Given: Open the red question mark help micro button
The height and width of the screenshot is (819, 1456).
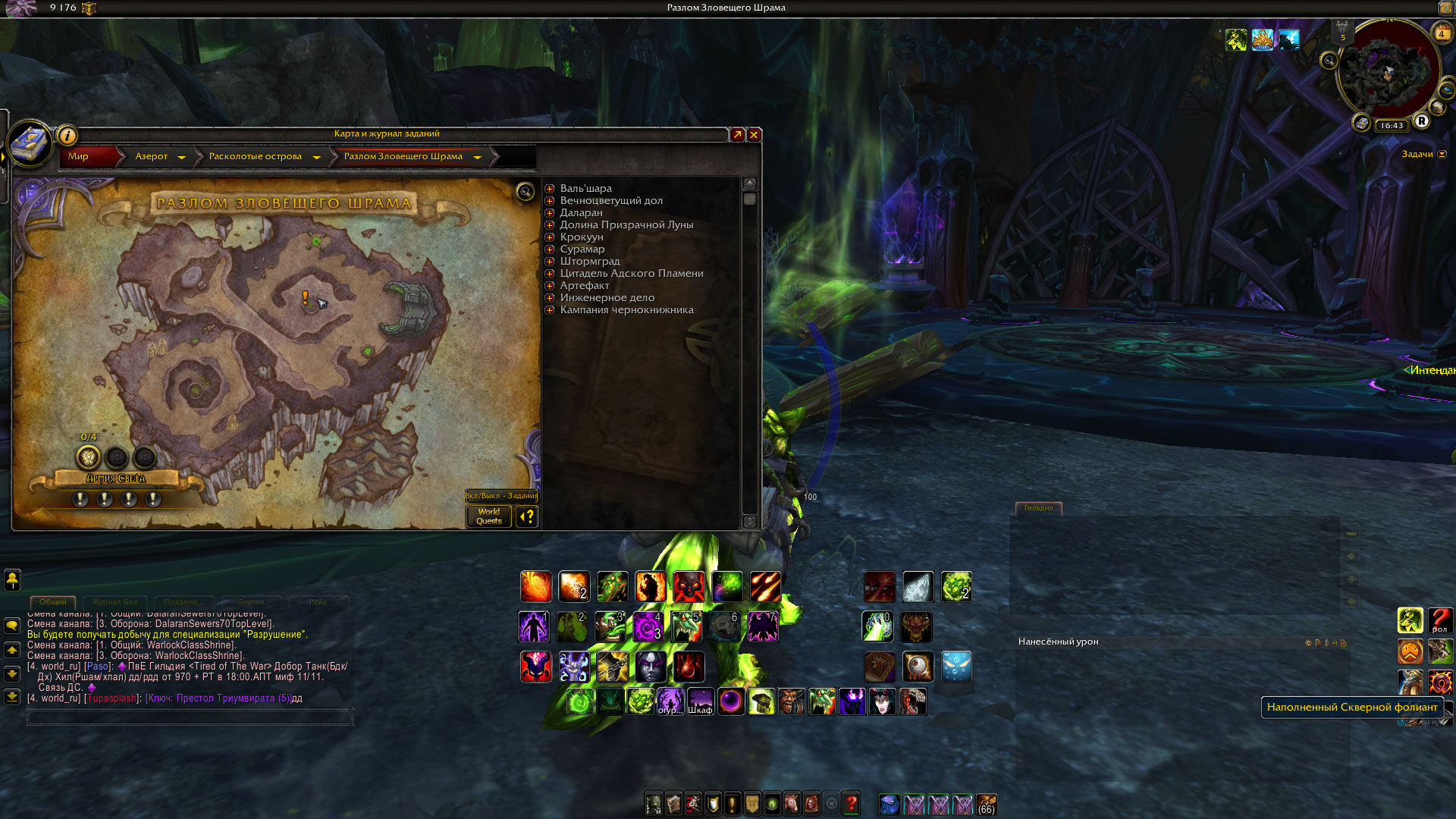Looking at the screenshot, I should pyautogui.click(x=851, y=803).
